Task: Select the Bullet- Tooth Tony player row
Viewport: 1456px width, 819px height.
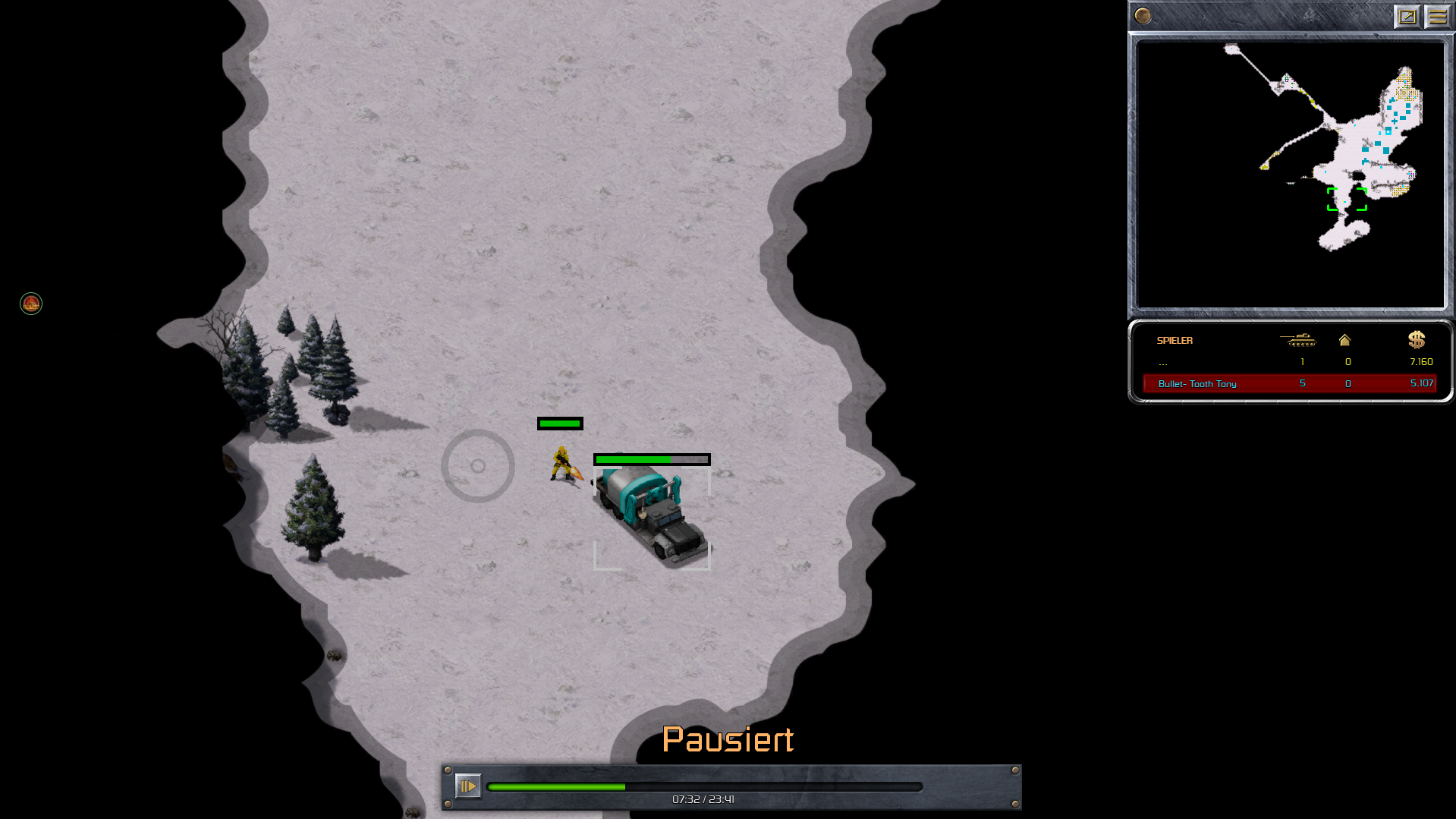Action: pos(1288,383)
